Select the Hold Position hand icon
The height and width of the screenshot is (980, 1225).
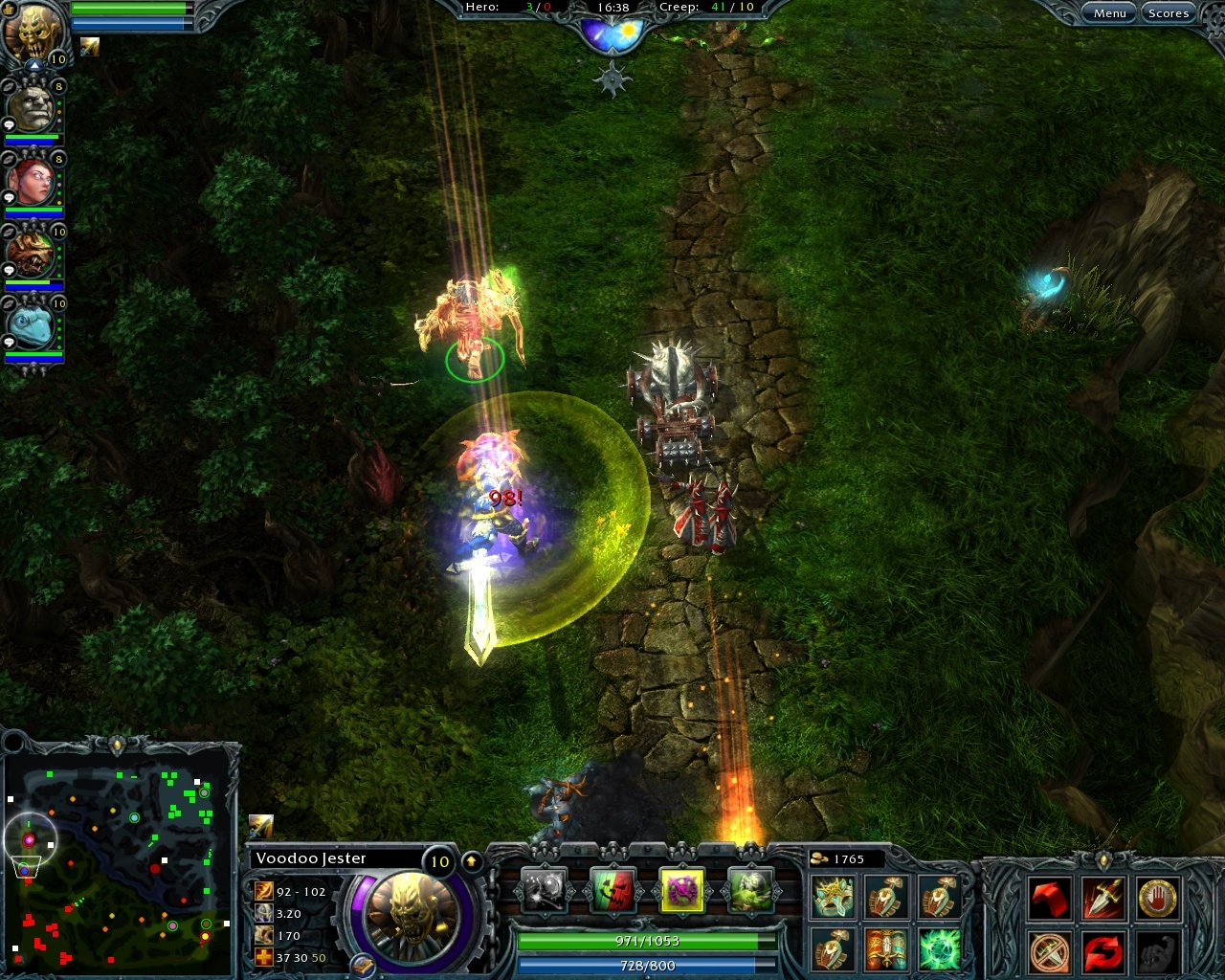point(1157,898)
